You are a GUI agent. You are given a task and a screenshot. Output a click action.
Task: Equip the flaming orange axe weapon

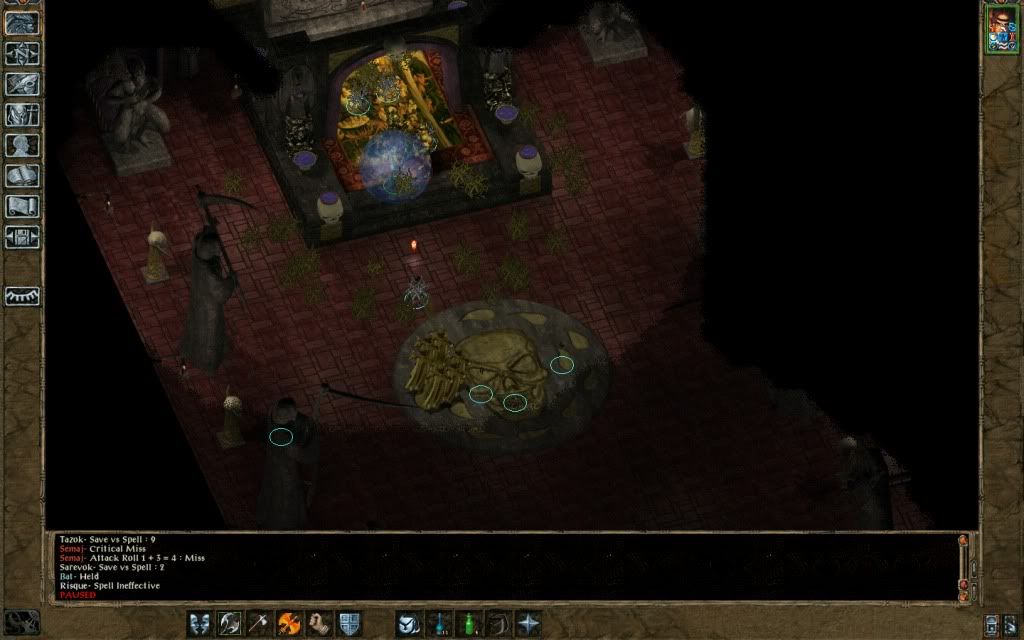point(290,623)
